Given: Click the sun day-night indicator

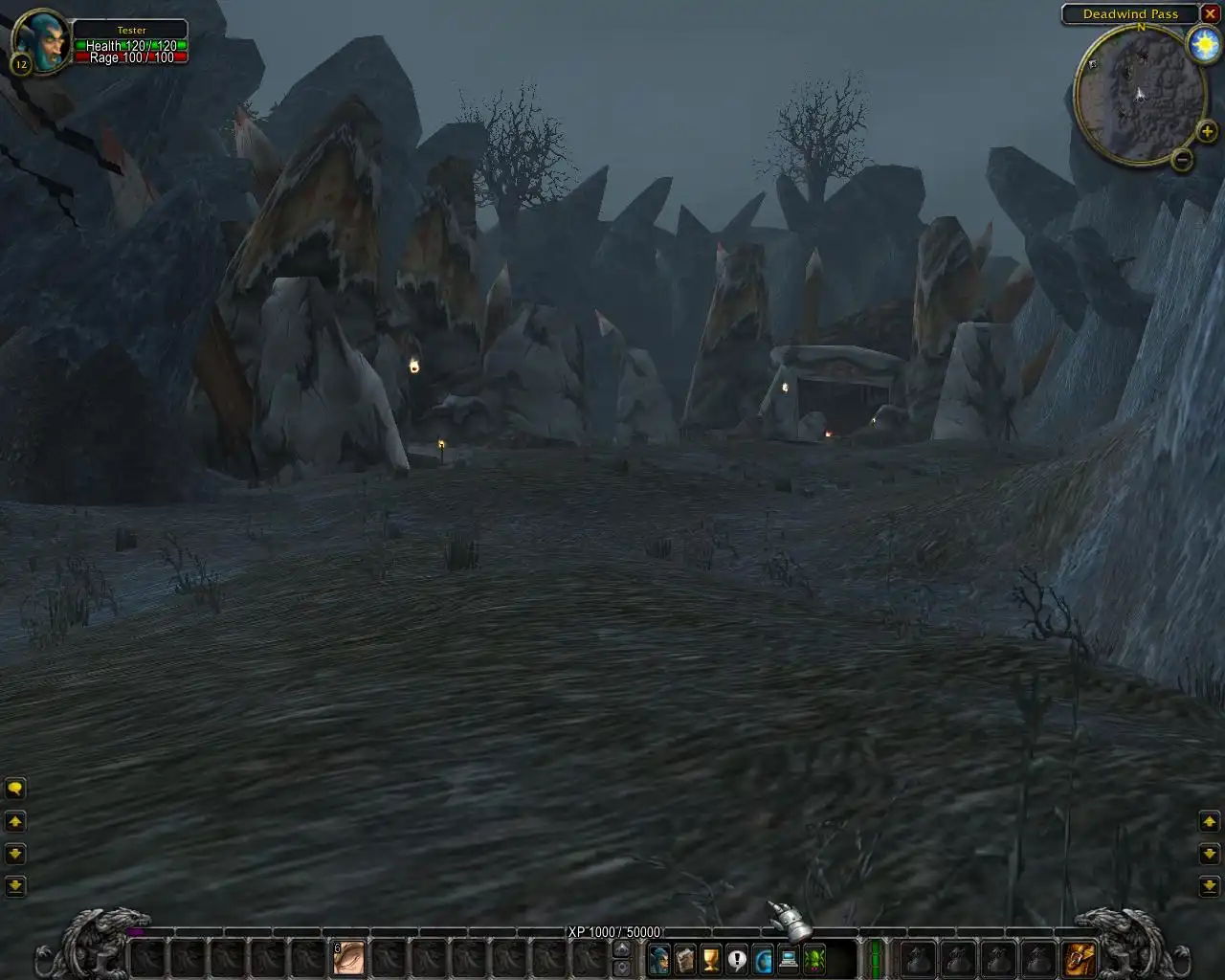Looking at the screenshot, I should [x=1203, y=45].
